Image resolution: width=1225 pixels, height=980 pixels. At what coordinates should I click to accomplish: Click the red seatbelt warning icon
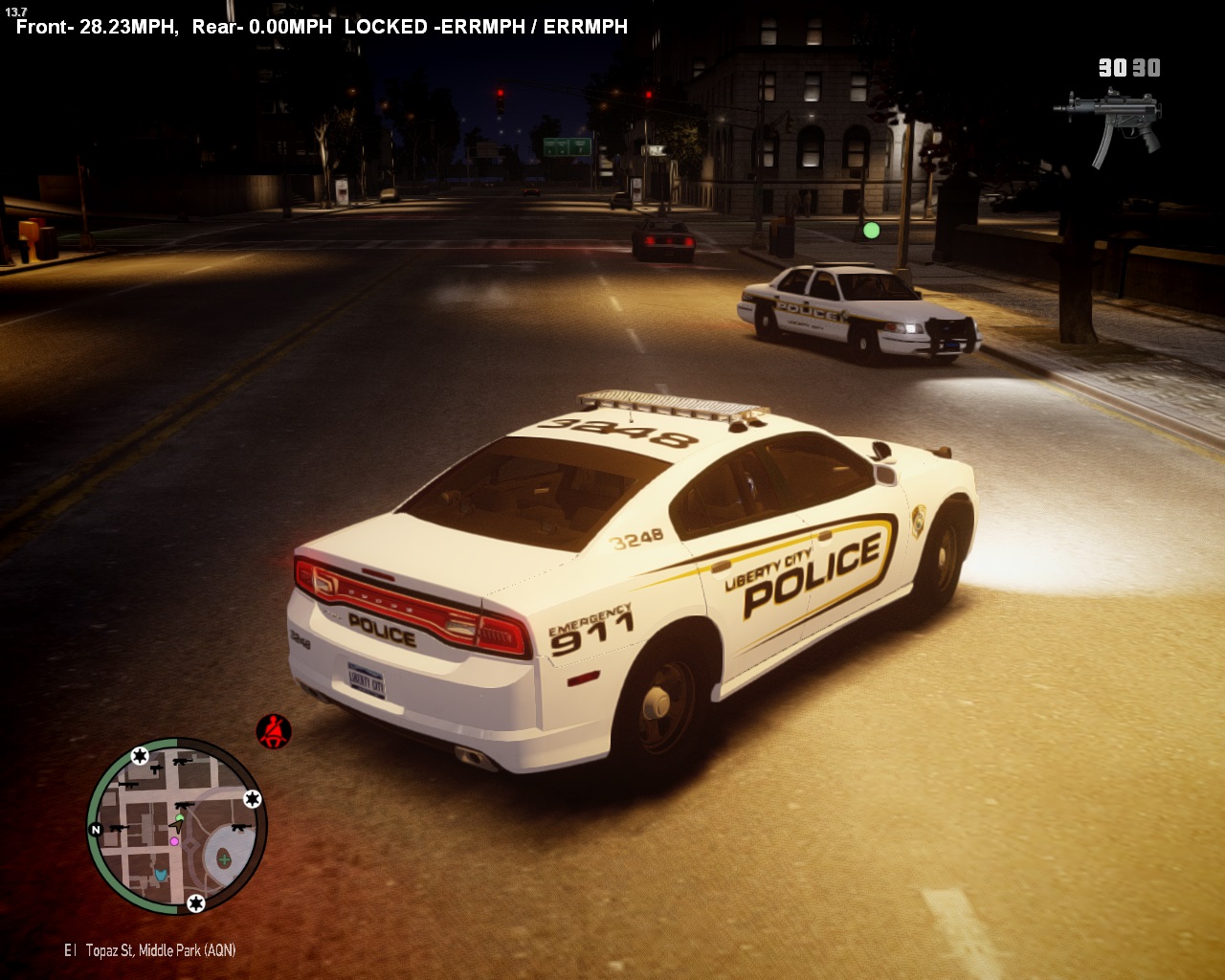click(x=274, y=732)
